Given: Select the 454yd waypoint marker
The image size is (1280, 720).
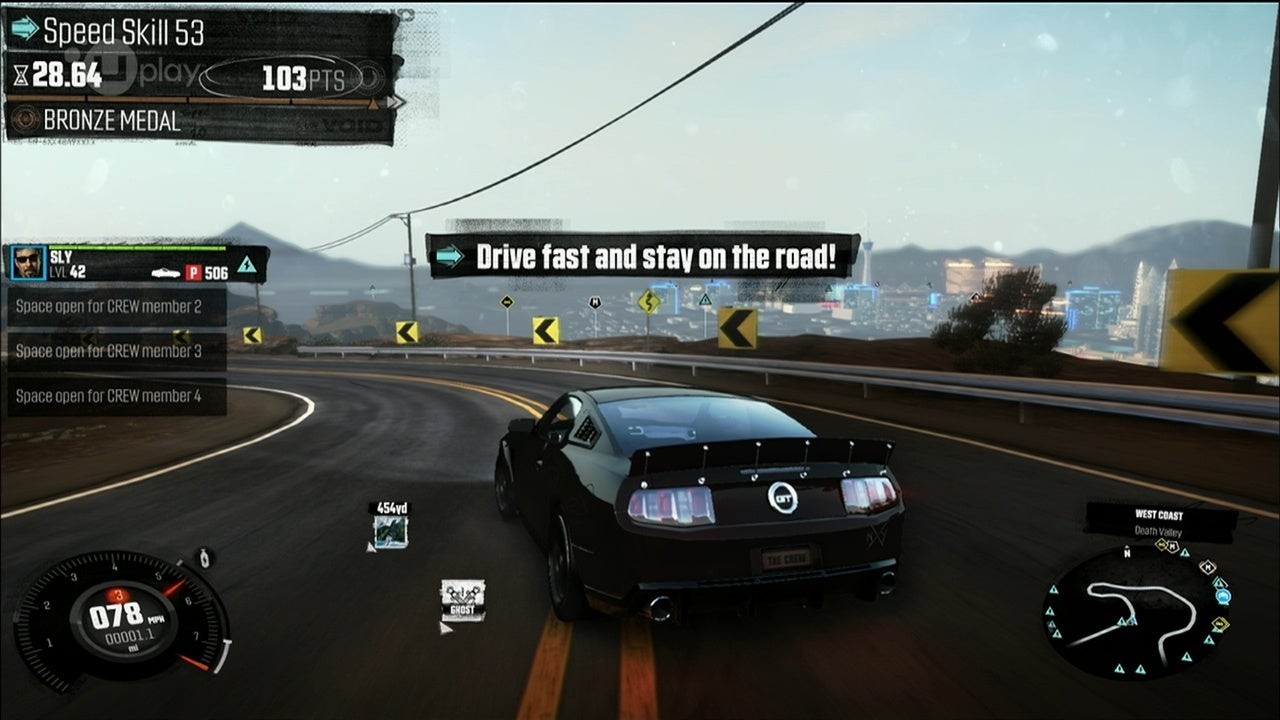Looking at the screenshot, I should click(389, 526).
